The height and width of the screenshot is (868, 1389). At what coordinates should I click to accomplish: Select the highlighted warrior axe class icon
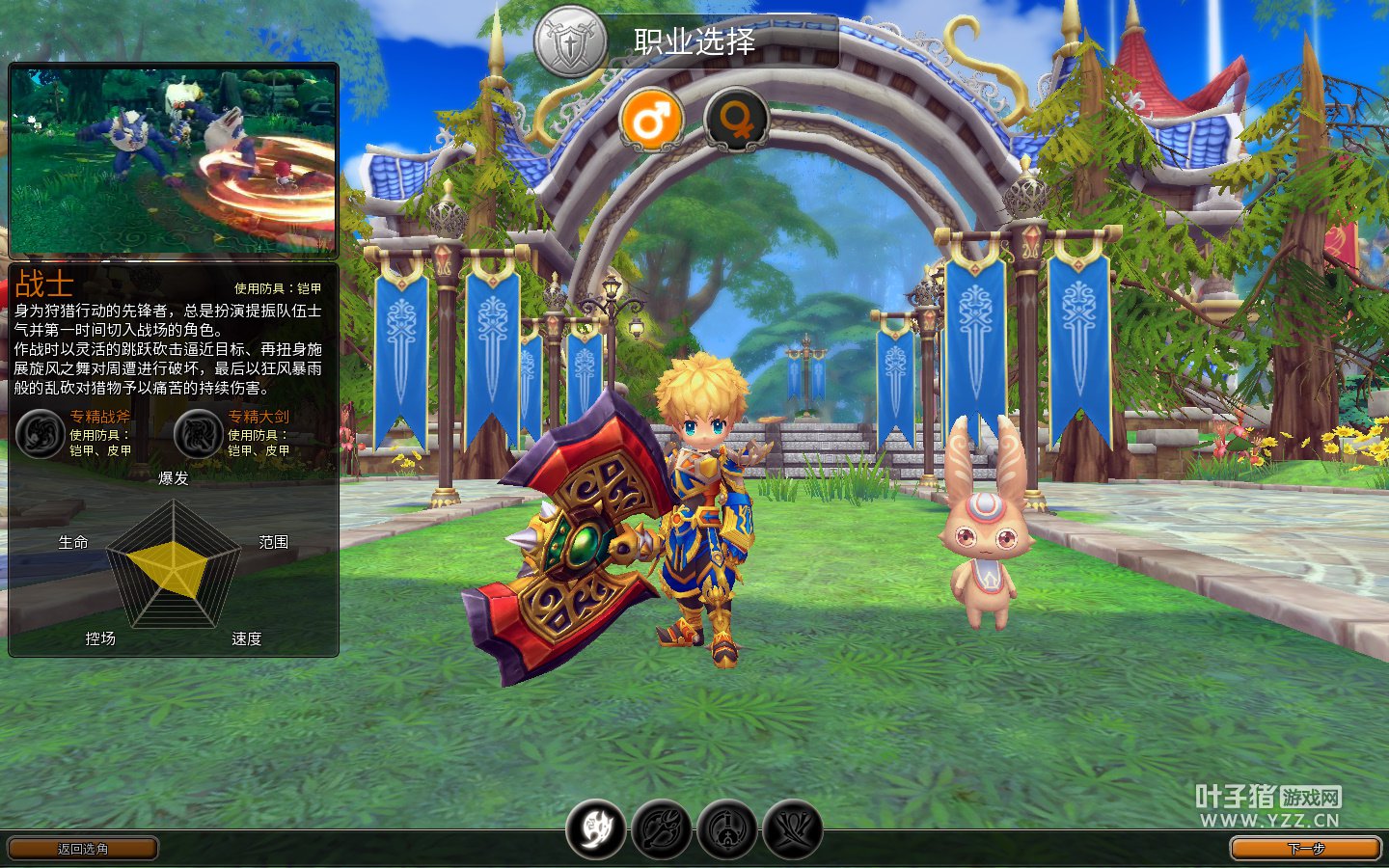click(x=596, y=829)
